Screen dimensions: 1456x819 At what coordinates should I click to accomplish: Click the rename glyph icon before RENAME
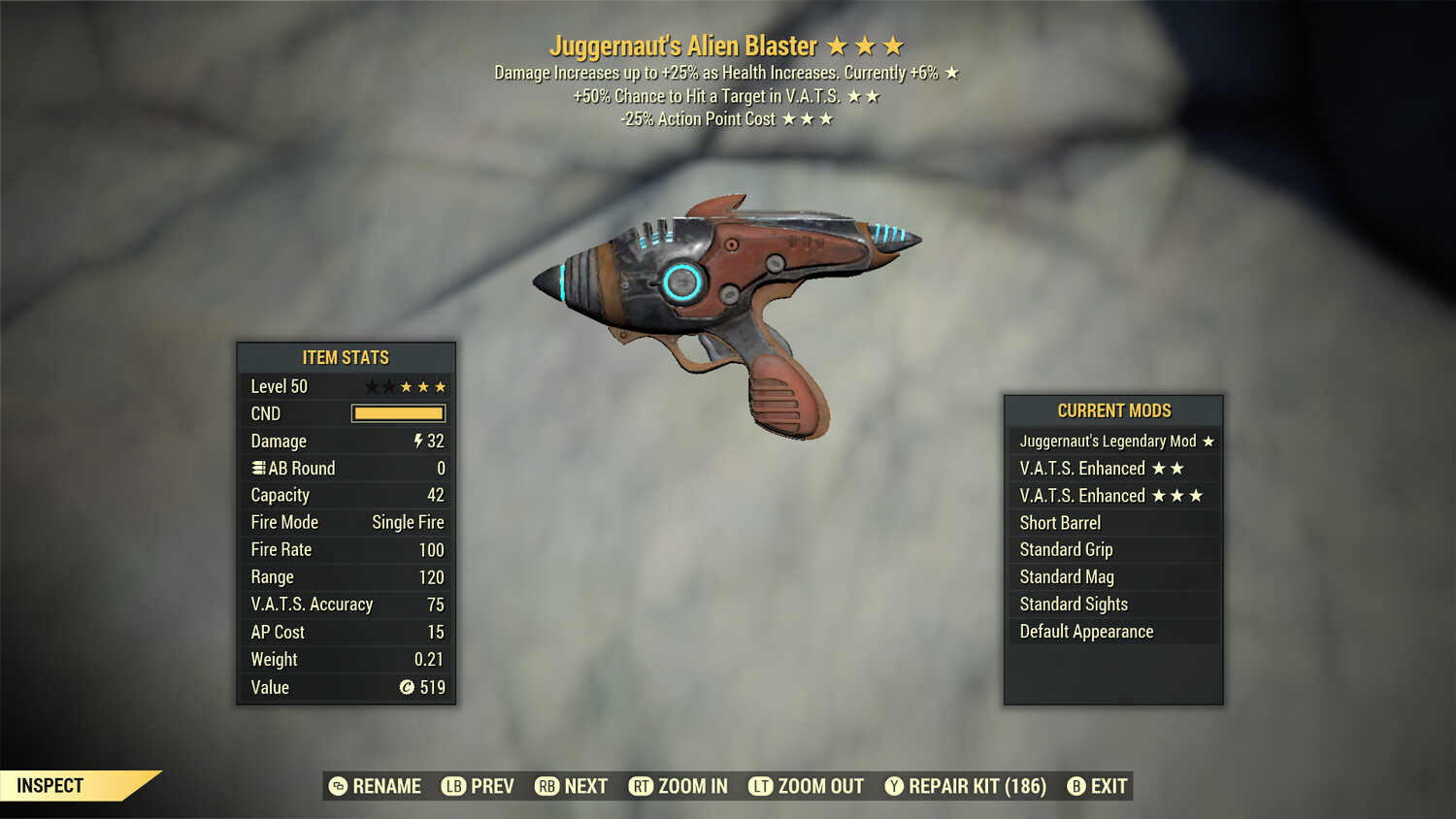coord(338,786)
